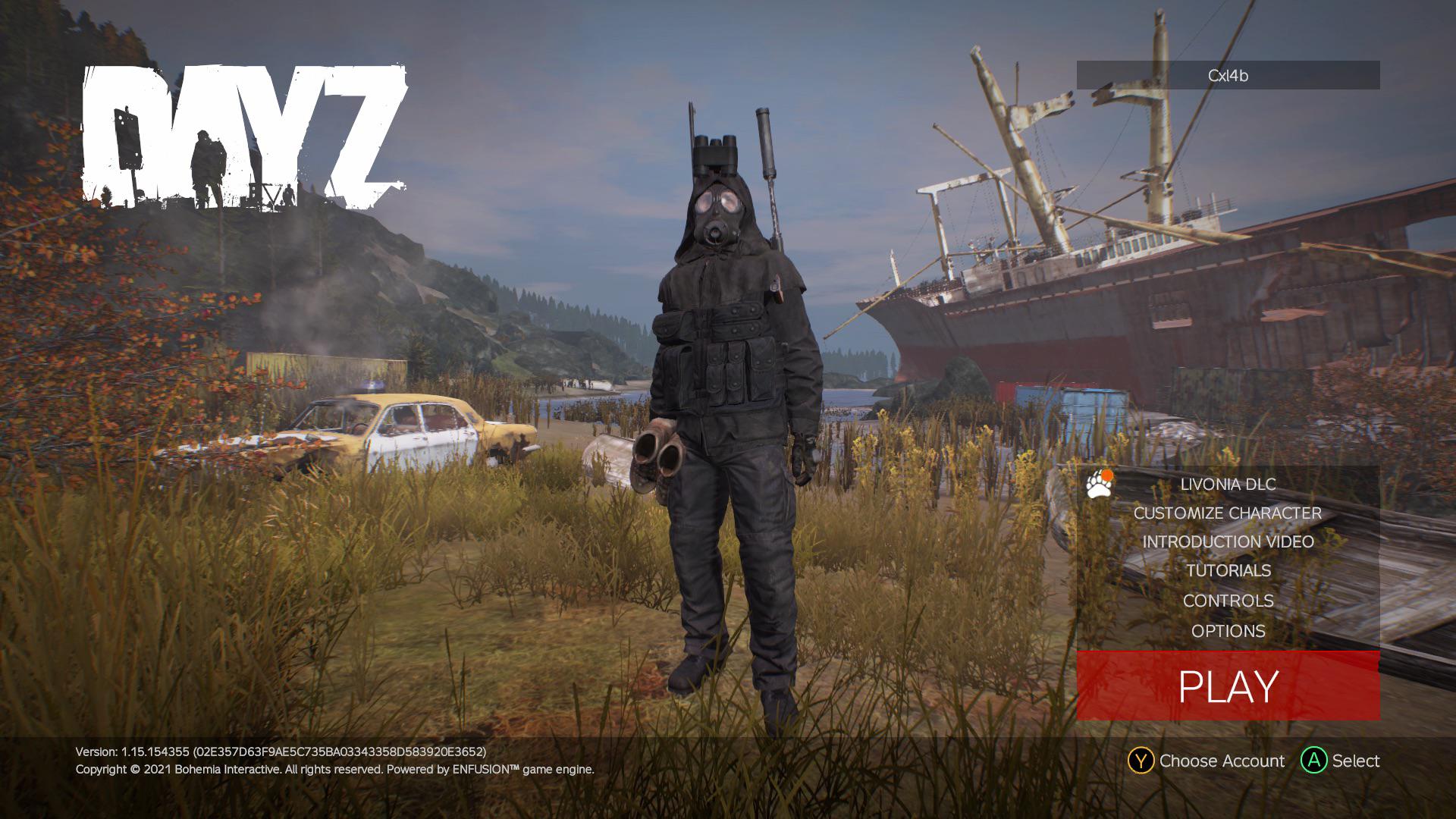This screenshot has width=1456, height=819.
Task: Click Choose Account
Action: pos(1222,761)
